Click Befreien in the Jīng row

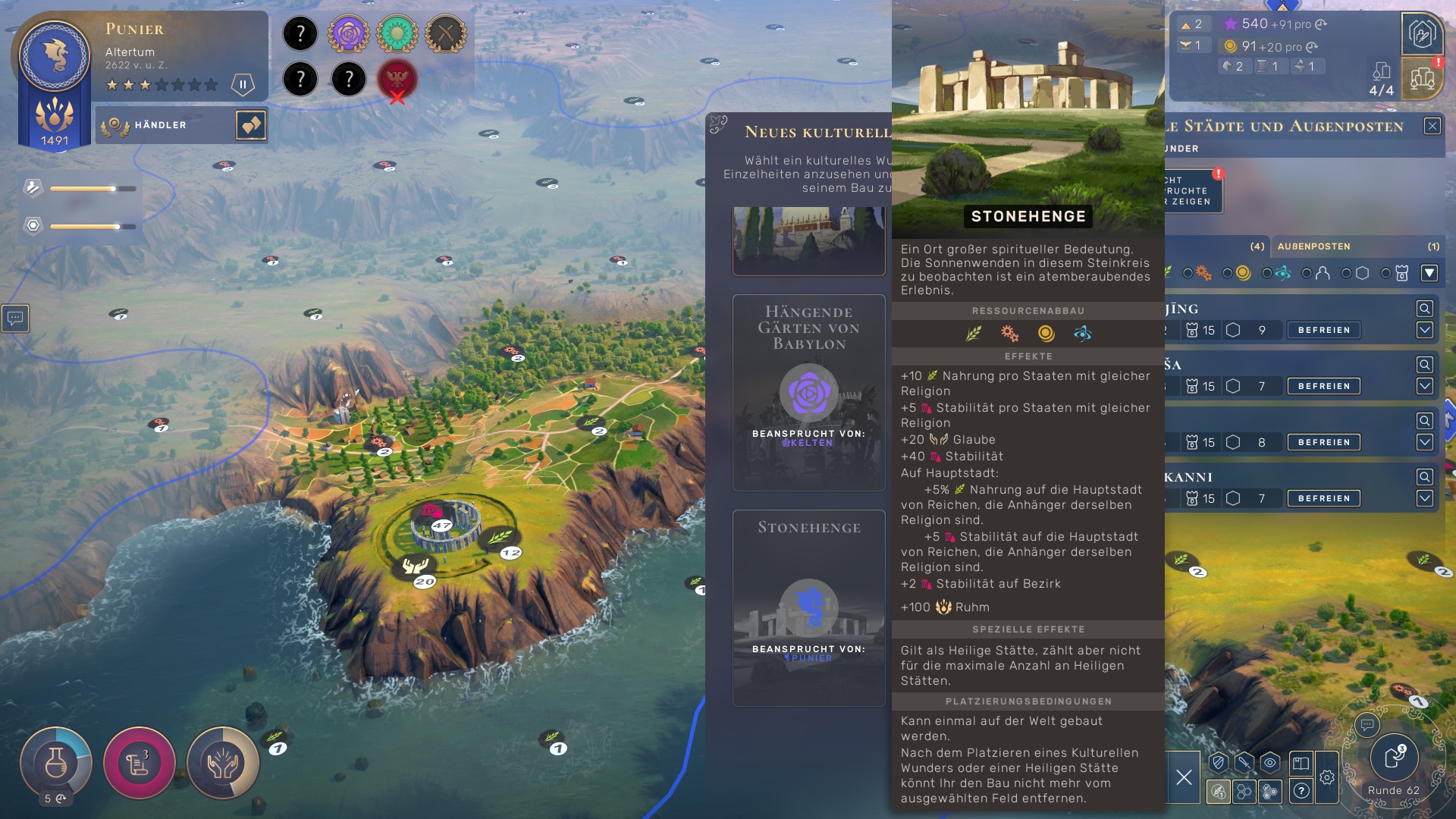coord(1323,330)
